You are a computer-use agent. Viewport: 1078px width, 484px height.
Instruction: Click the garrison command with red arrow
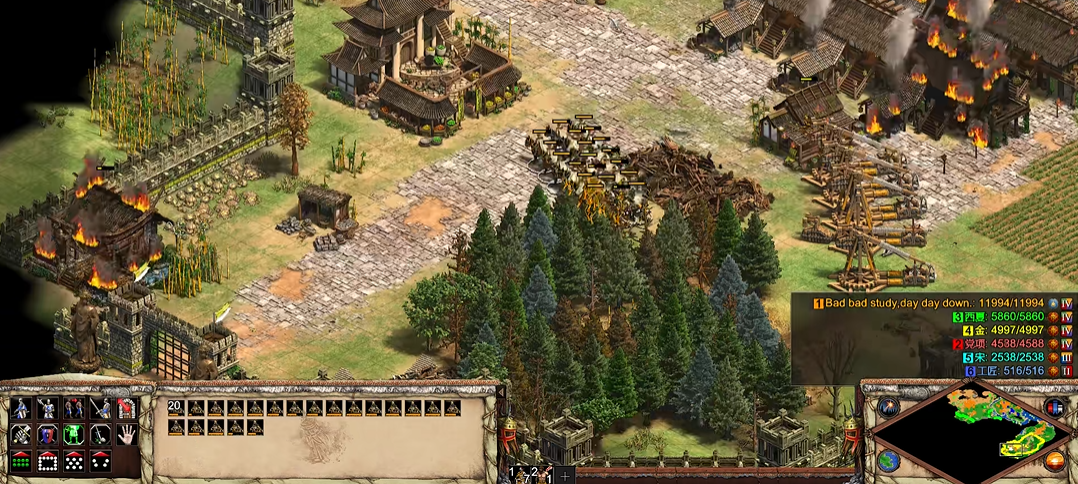pyautogui.click(x=126, y=408)
